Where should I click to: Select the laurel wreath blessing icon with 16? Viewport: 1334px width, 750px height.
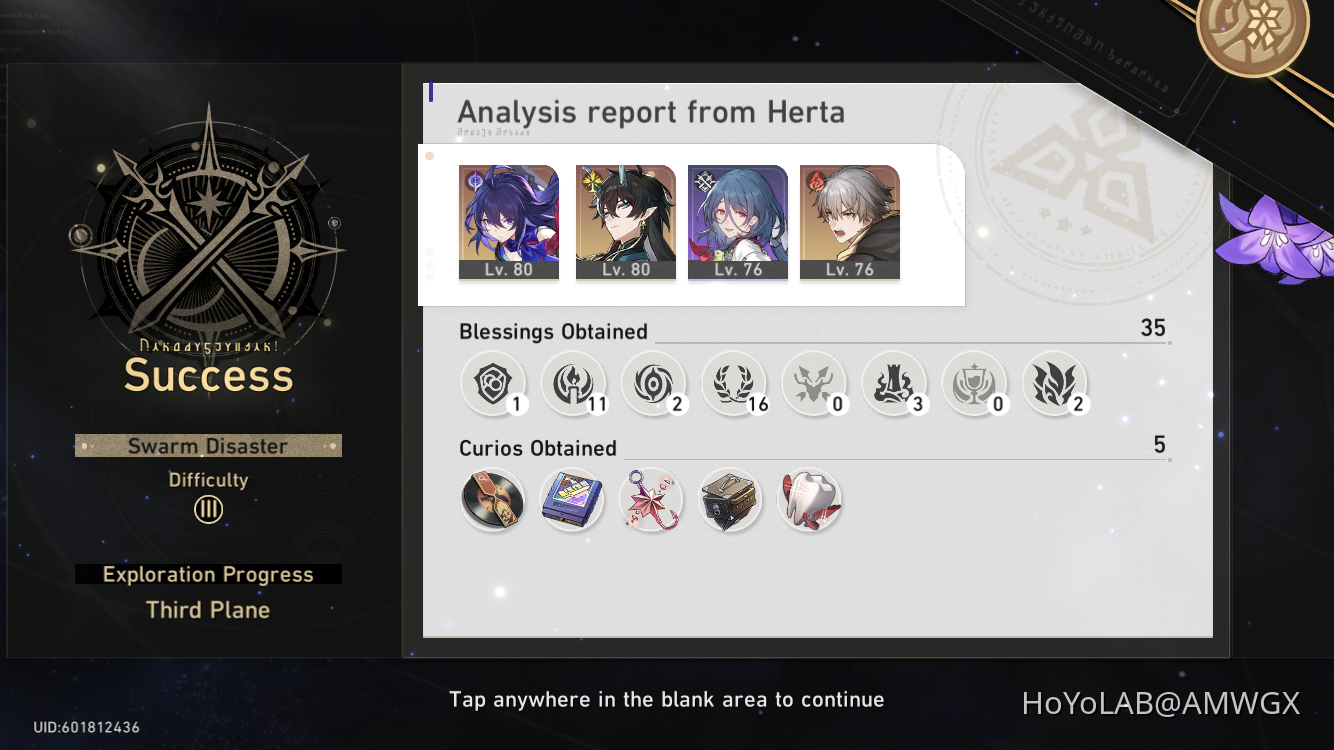pyautogui.click(x=735, y=383)
